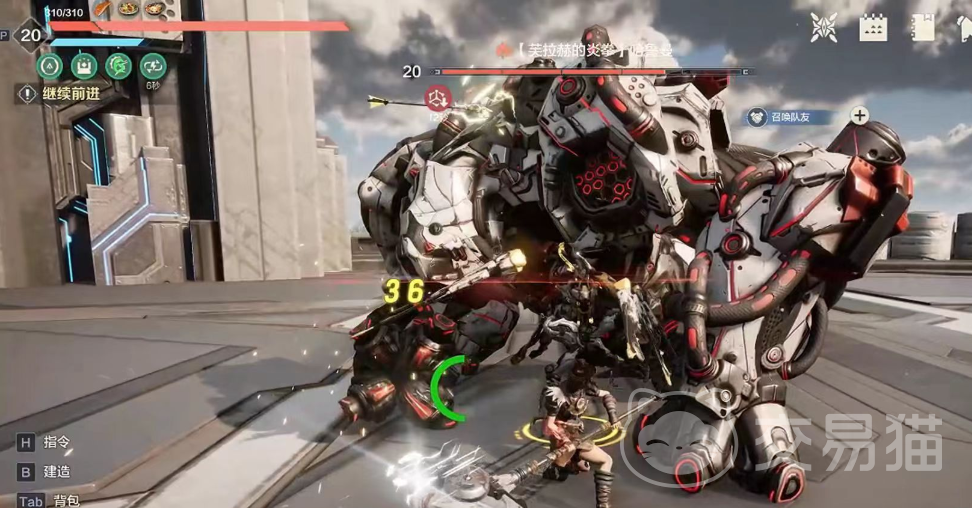Click the plus button beside 召唤队友
This screenshot has height=508, width=972.
859,115
